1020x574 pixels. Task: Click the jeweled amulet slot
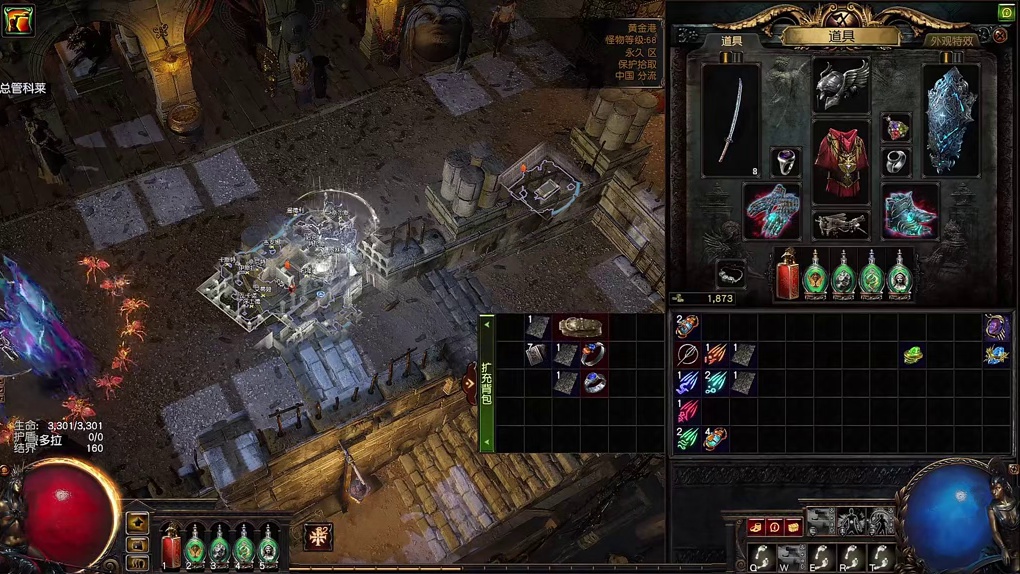(896, 128)
